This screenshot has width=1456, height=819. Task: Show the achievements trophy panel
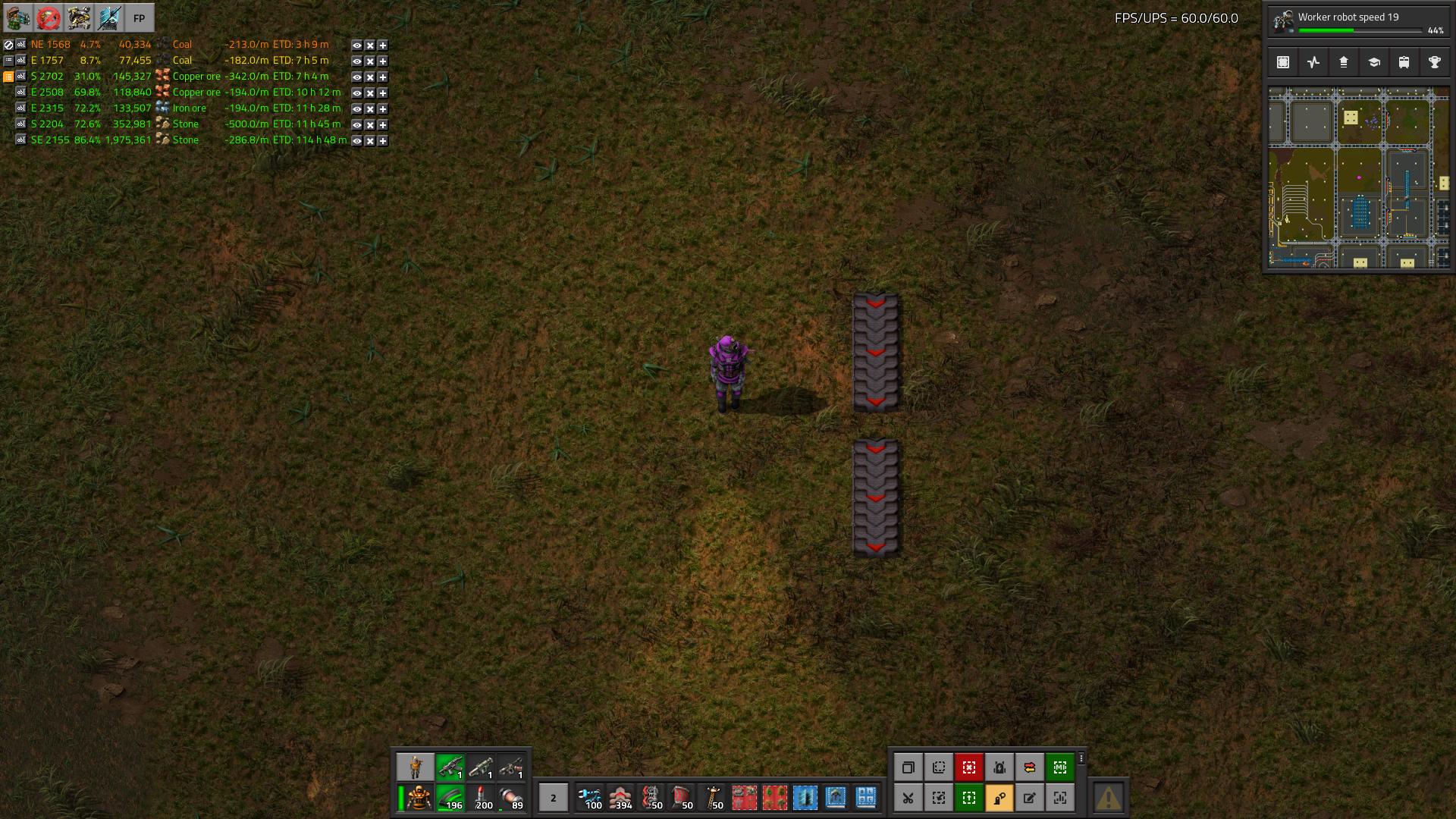click(x=1435, y=63)
